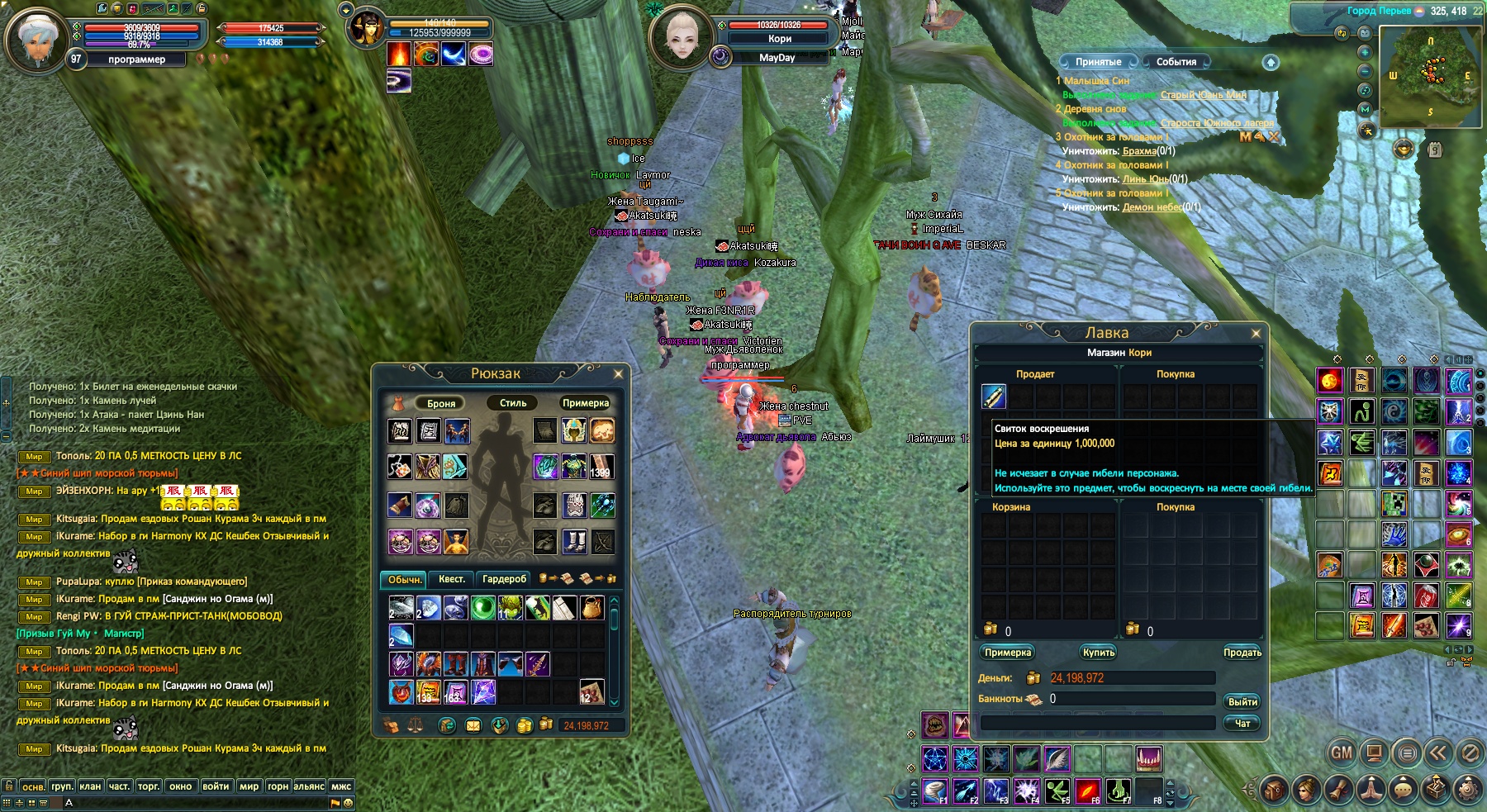Click the Купить button in the shop

(1099, 653)
